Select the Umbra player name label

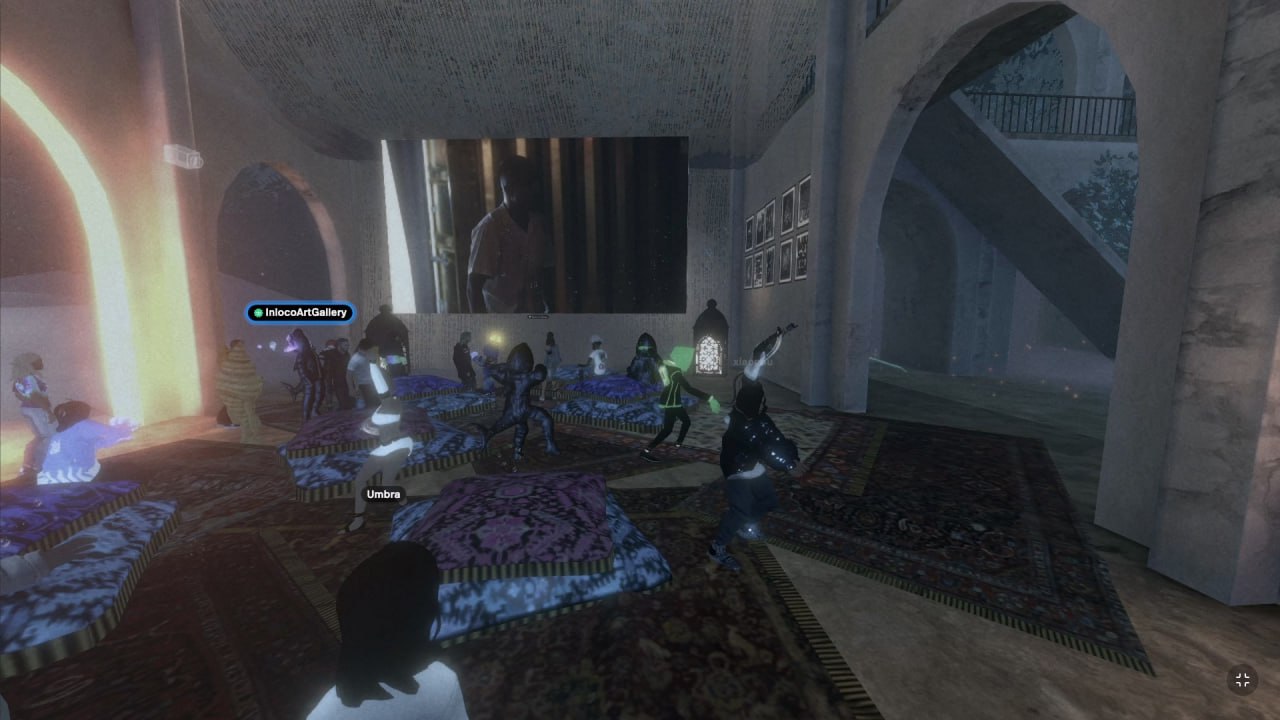coord(383,494)
